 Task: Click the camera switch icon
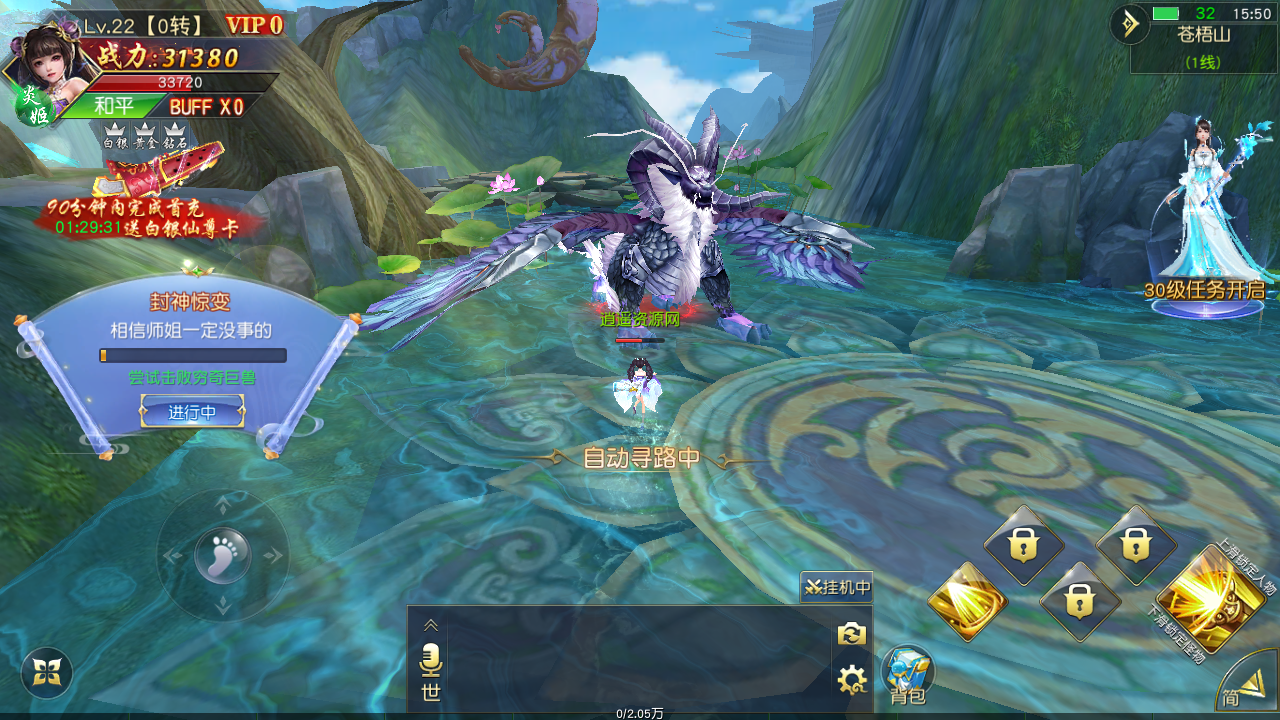pyautogui.click(x=851, y=634)
